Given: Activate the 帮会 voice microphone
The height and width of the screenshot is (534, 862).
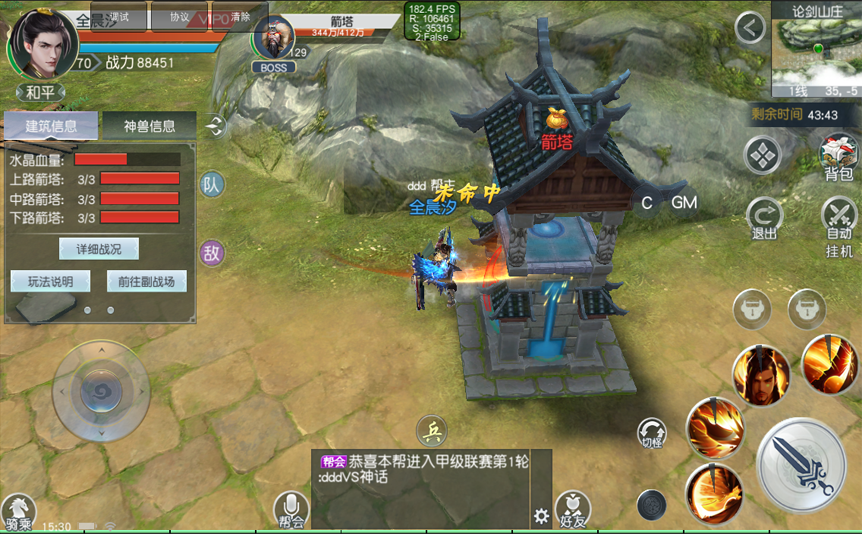Looking at the screenshot, I should (x=291, y=509).
